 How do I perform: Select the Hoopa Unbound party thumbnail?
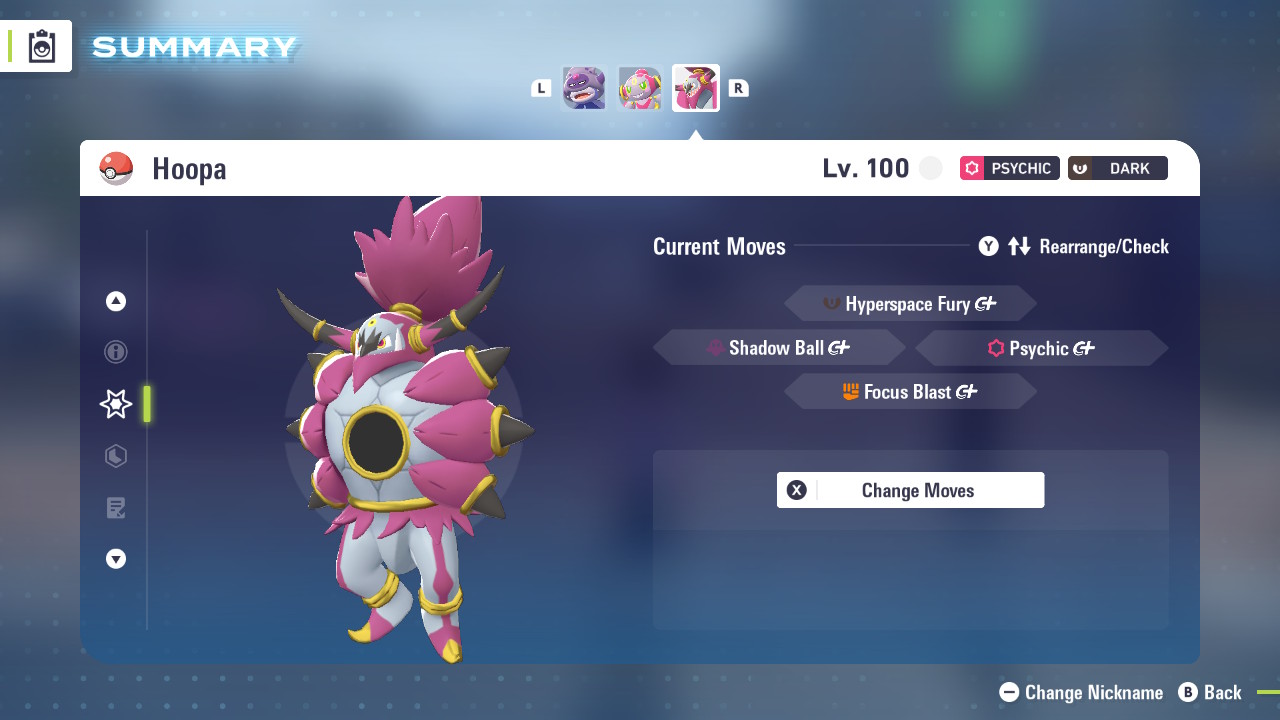pos(696,88)
